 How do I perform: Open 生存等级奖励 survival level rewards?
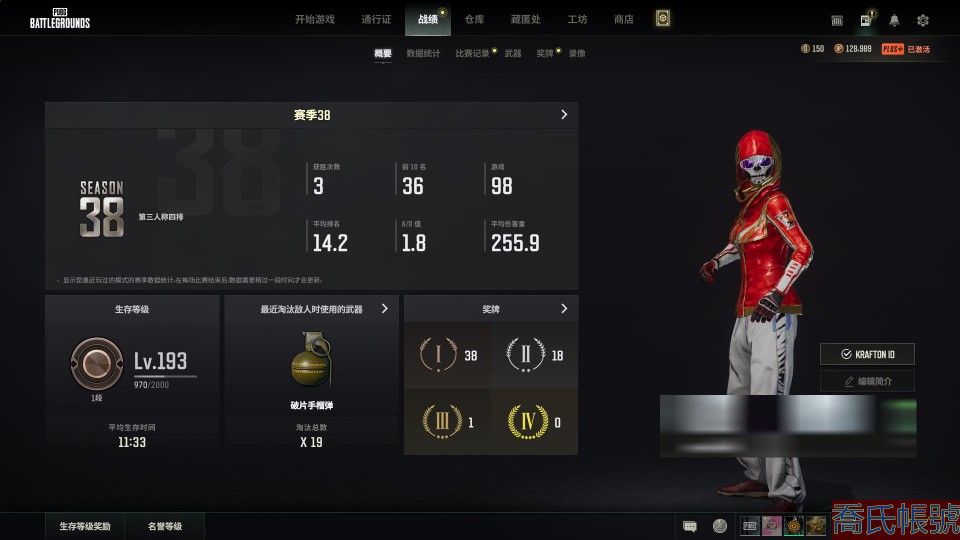(85, 526)
